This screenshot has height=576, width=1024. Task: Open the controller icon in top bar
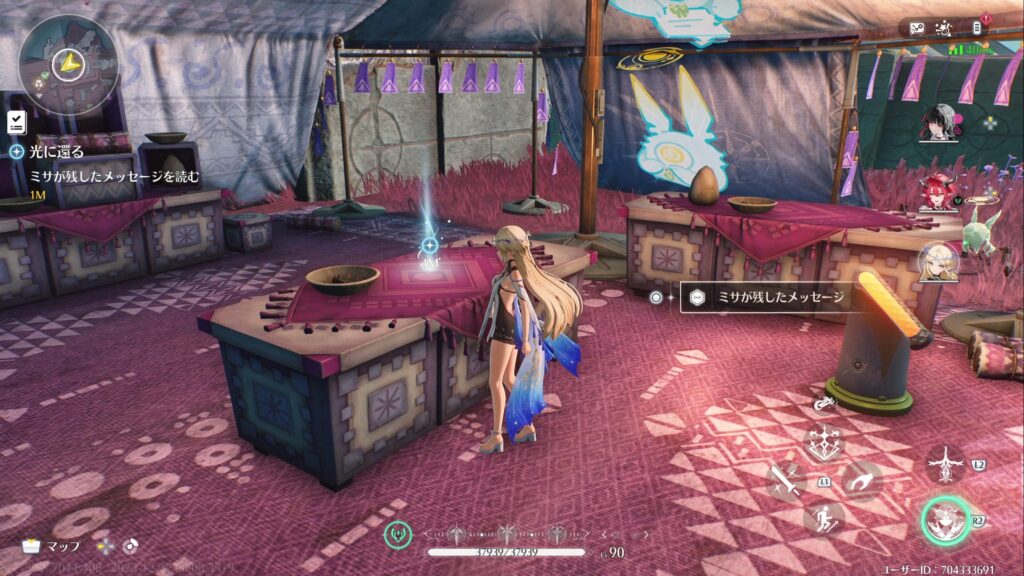tap(917, 28)
